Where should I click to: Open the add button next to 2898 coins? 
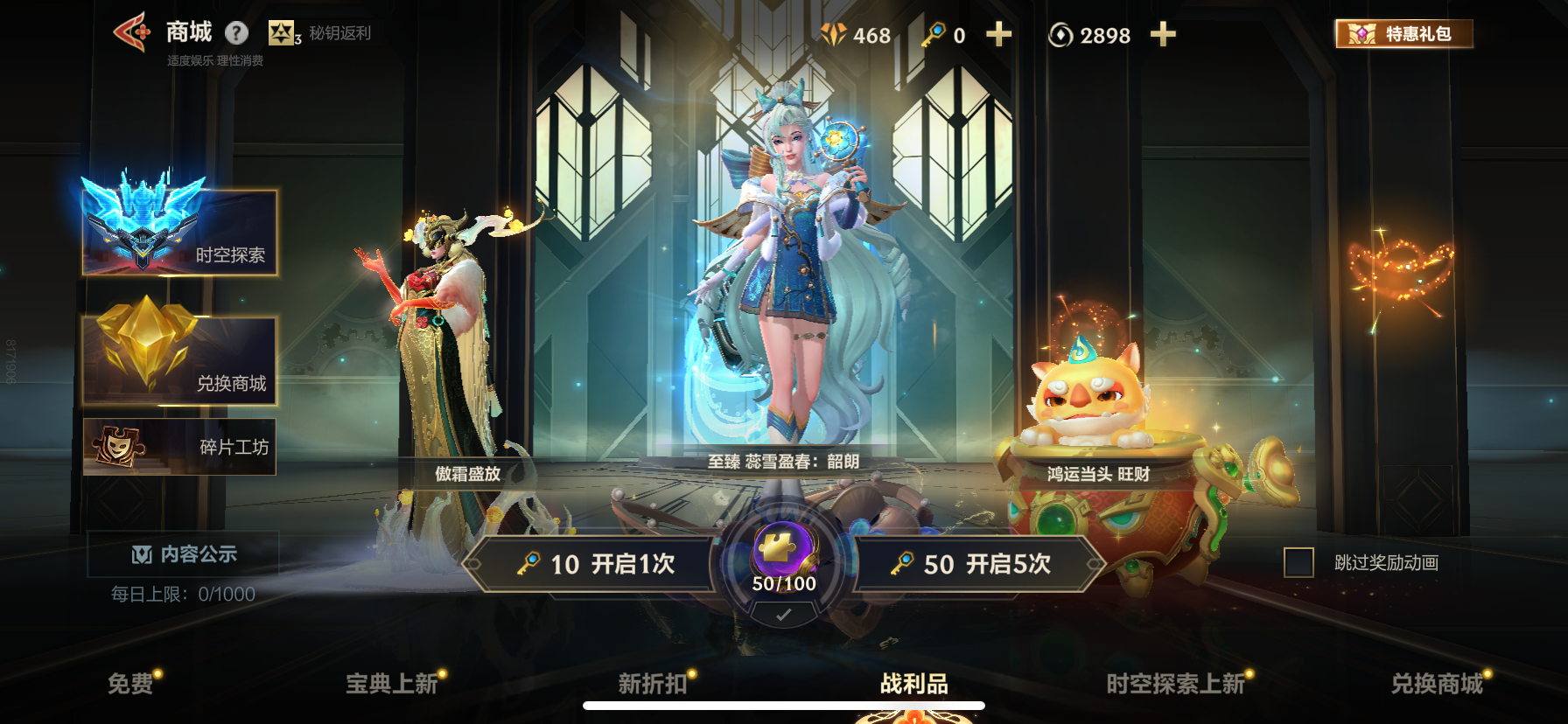point(1163,36)
